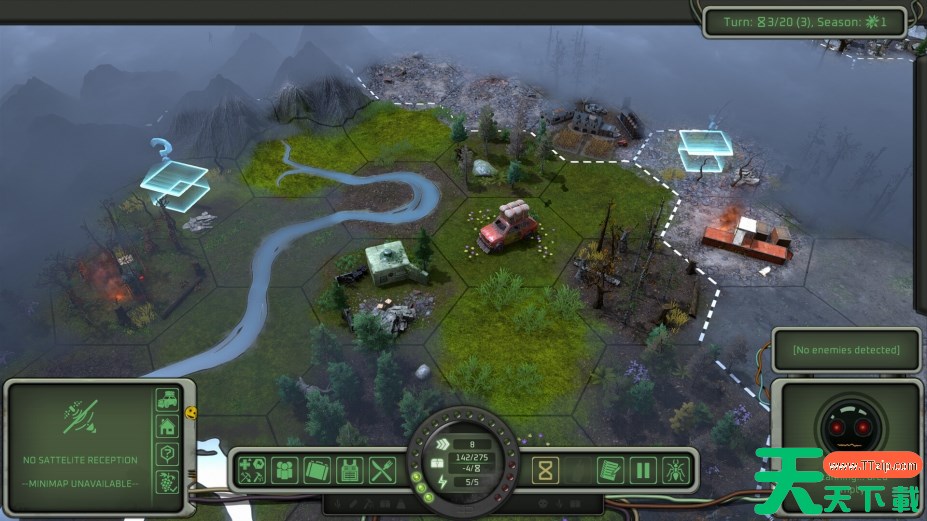Select the car icon in minimap panel

[167, 401]
